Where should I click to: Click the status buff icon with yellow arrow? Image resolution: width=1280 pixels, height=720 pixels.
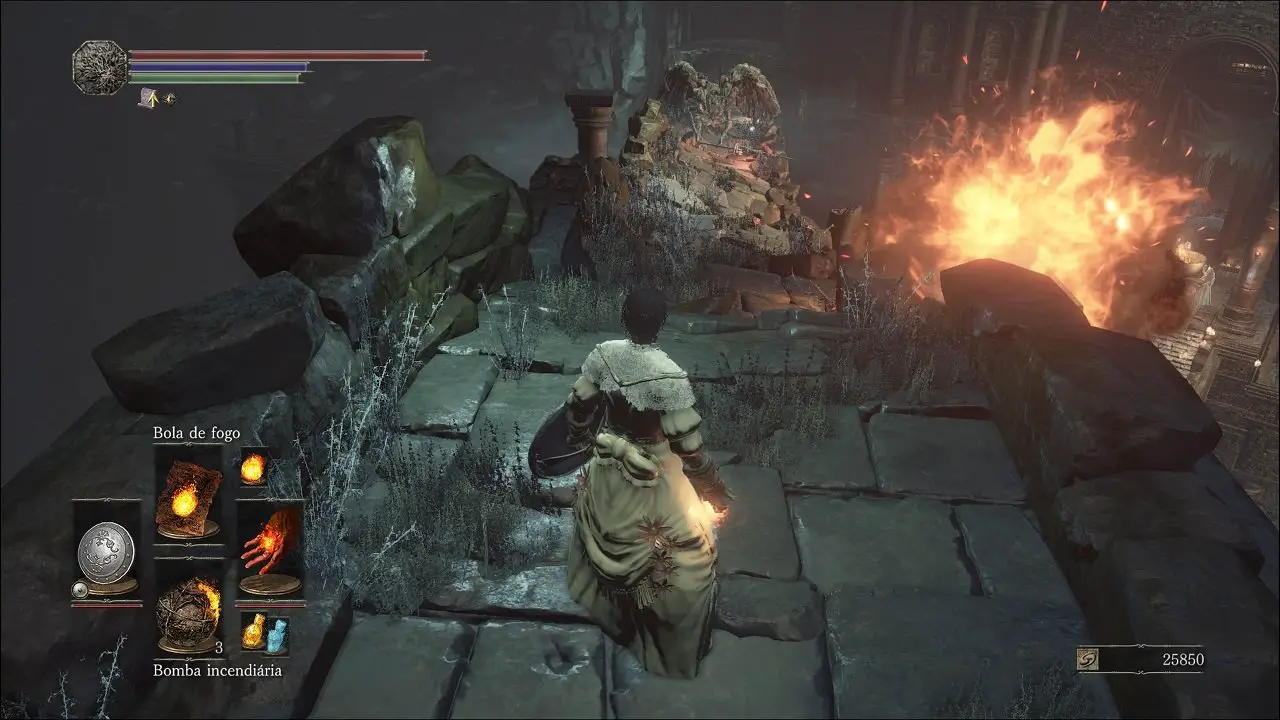coord(149,98)
